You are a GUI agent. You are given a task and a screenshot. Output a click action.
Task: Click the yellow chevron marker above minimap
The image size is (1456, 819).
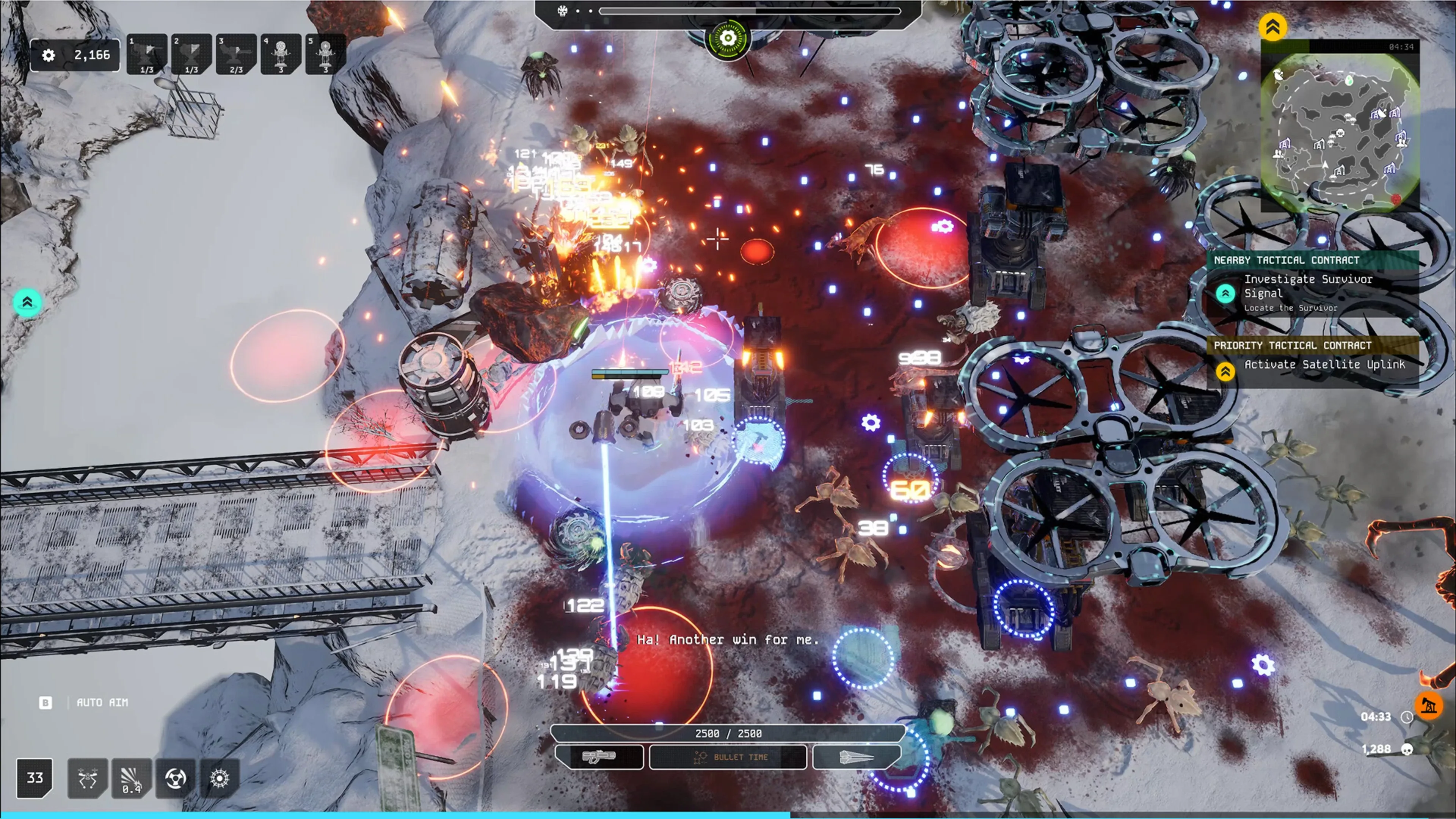(1273, 27)
